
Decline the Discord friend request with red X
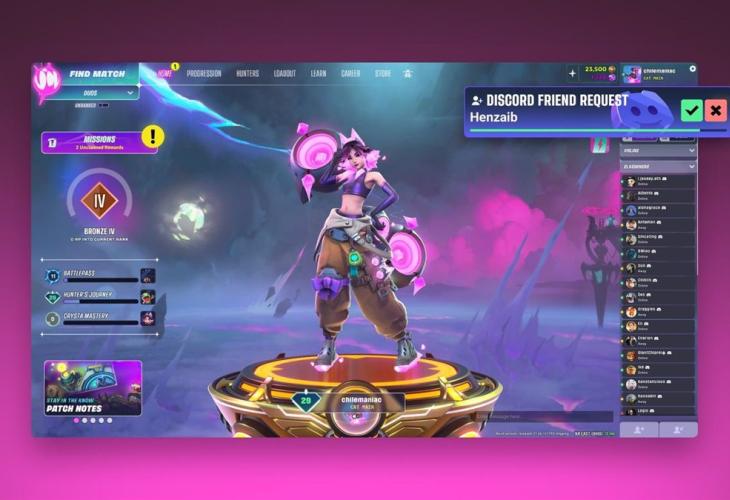click(x=715, y=110)
